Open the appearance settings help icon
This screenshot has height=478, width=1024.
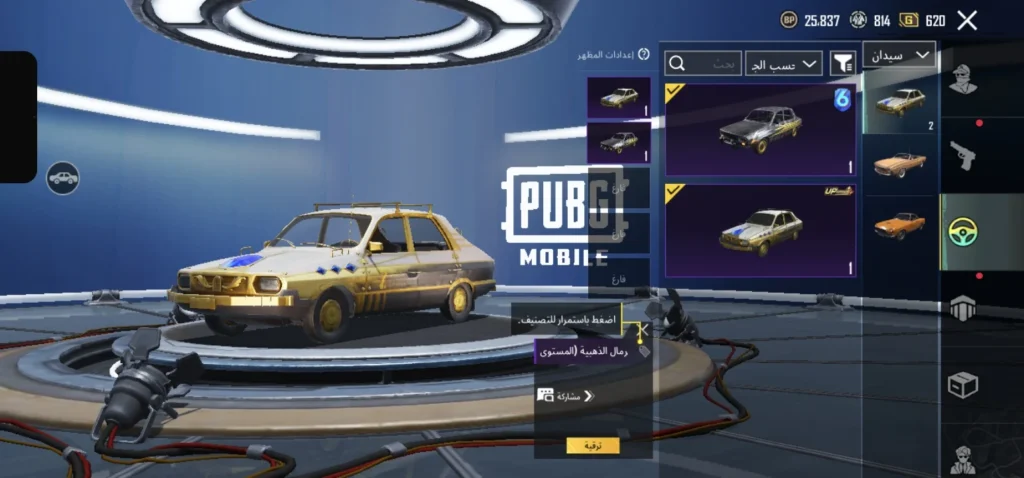pyautogui.click(x=645, y=56)
